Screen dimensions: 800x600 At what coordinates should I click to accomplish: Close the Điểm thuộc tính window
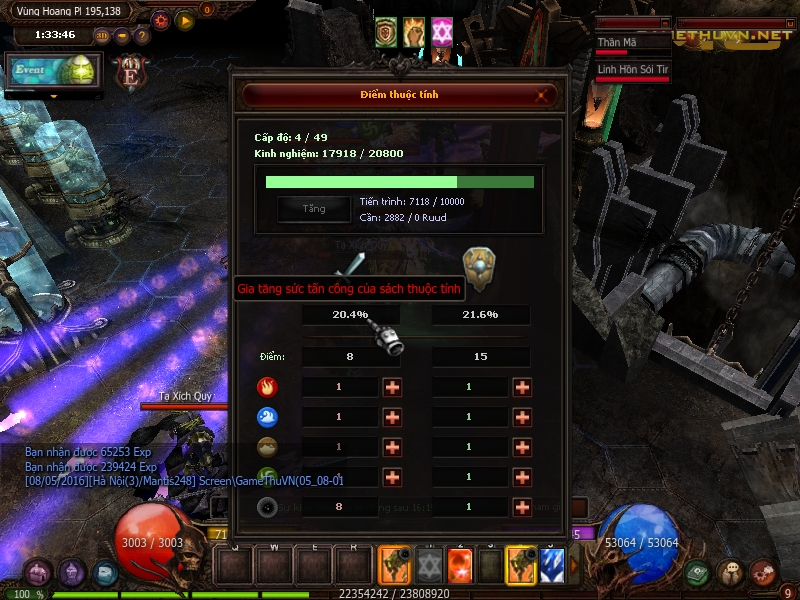coord(542,95)
